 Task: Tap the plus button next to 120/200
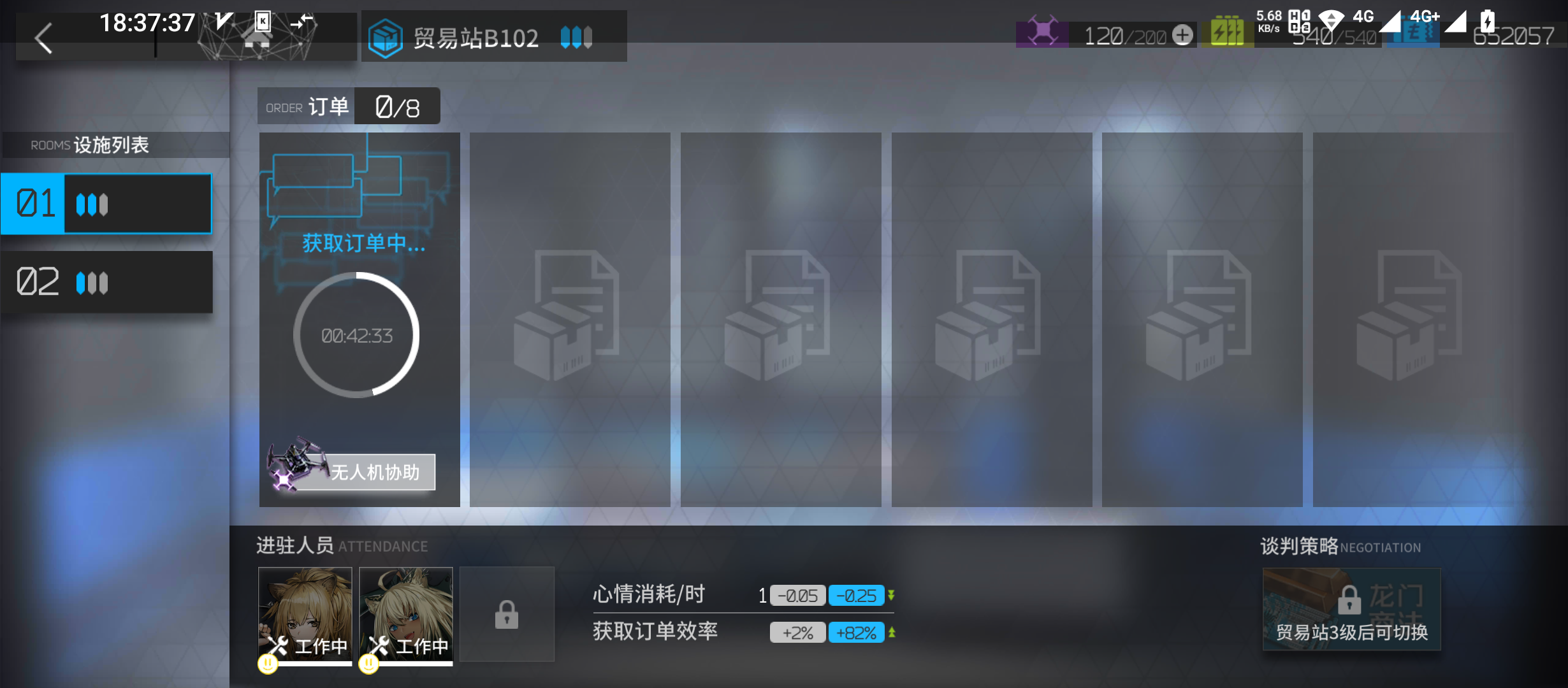pos(1182,35)
